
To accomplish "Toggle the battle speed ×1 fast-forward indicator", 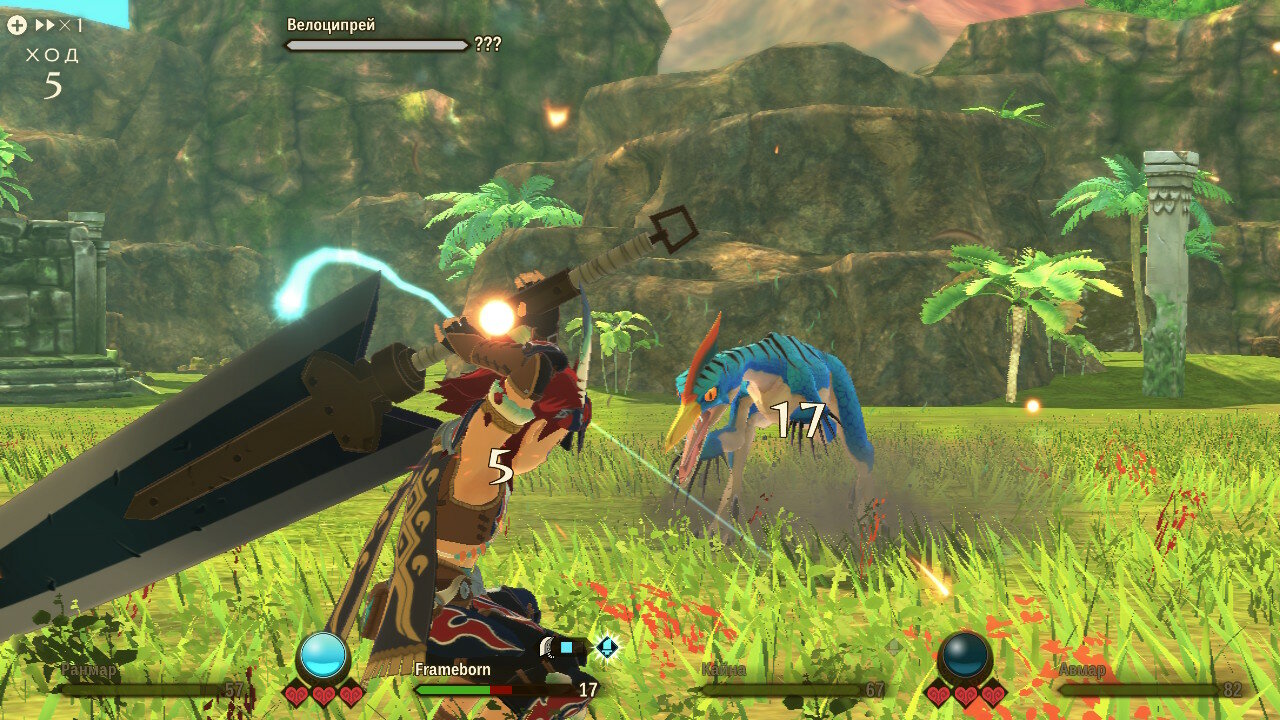I will pyautogui.click(x=60, y=26).
